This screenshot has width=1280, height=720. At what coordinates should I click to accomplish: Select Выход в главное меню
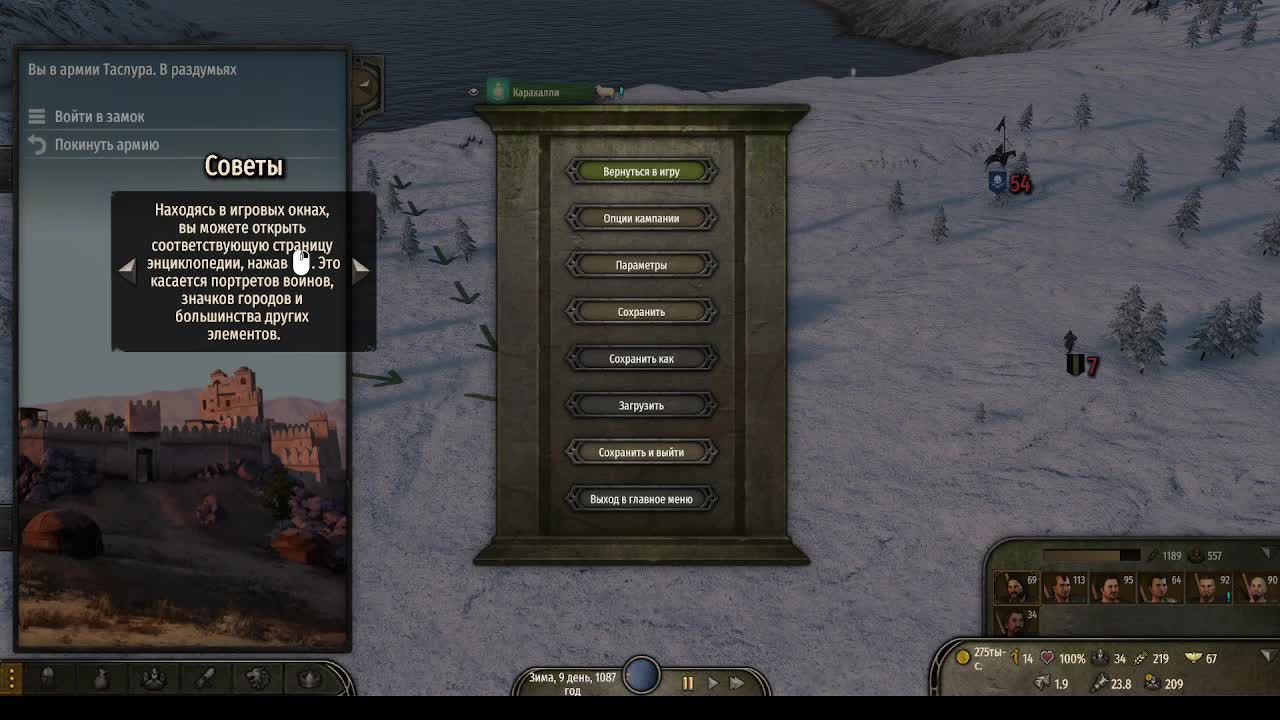(641, 498)
